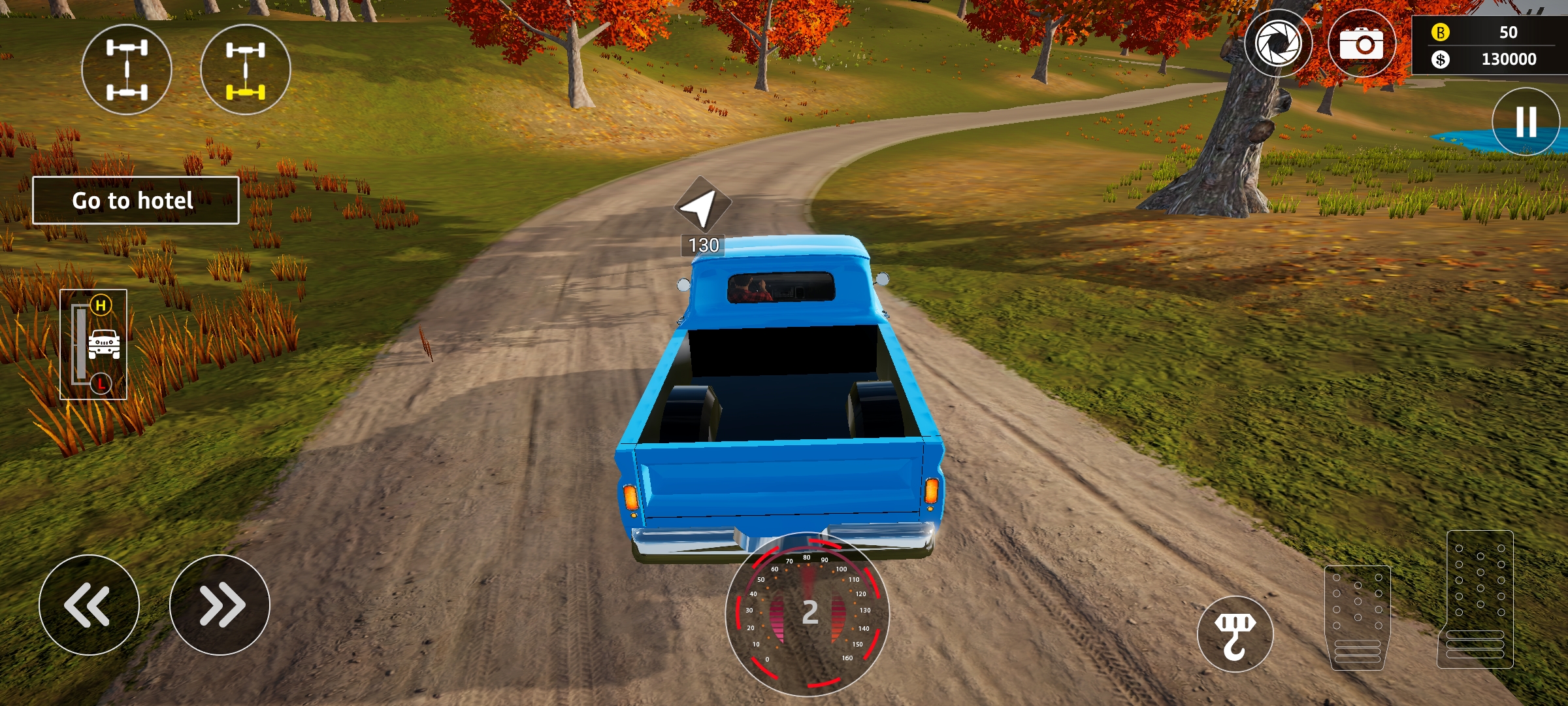
Task: Switch the camera view with the shutter icon
Action: [1278, 44]
